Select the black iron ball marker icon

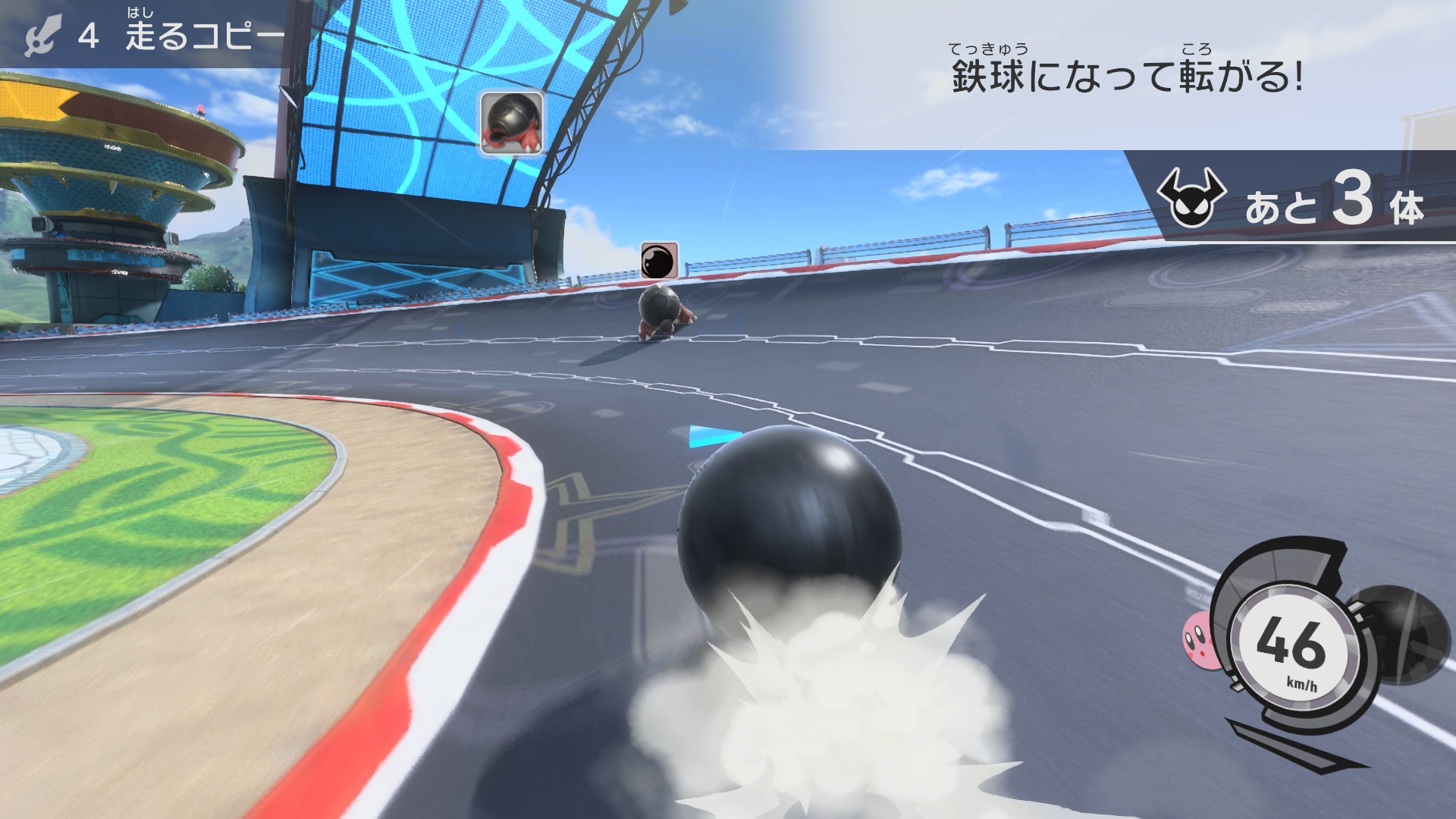[658, 262]
